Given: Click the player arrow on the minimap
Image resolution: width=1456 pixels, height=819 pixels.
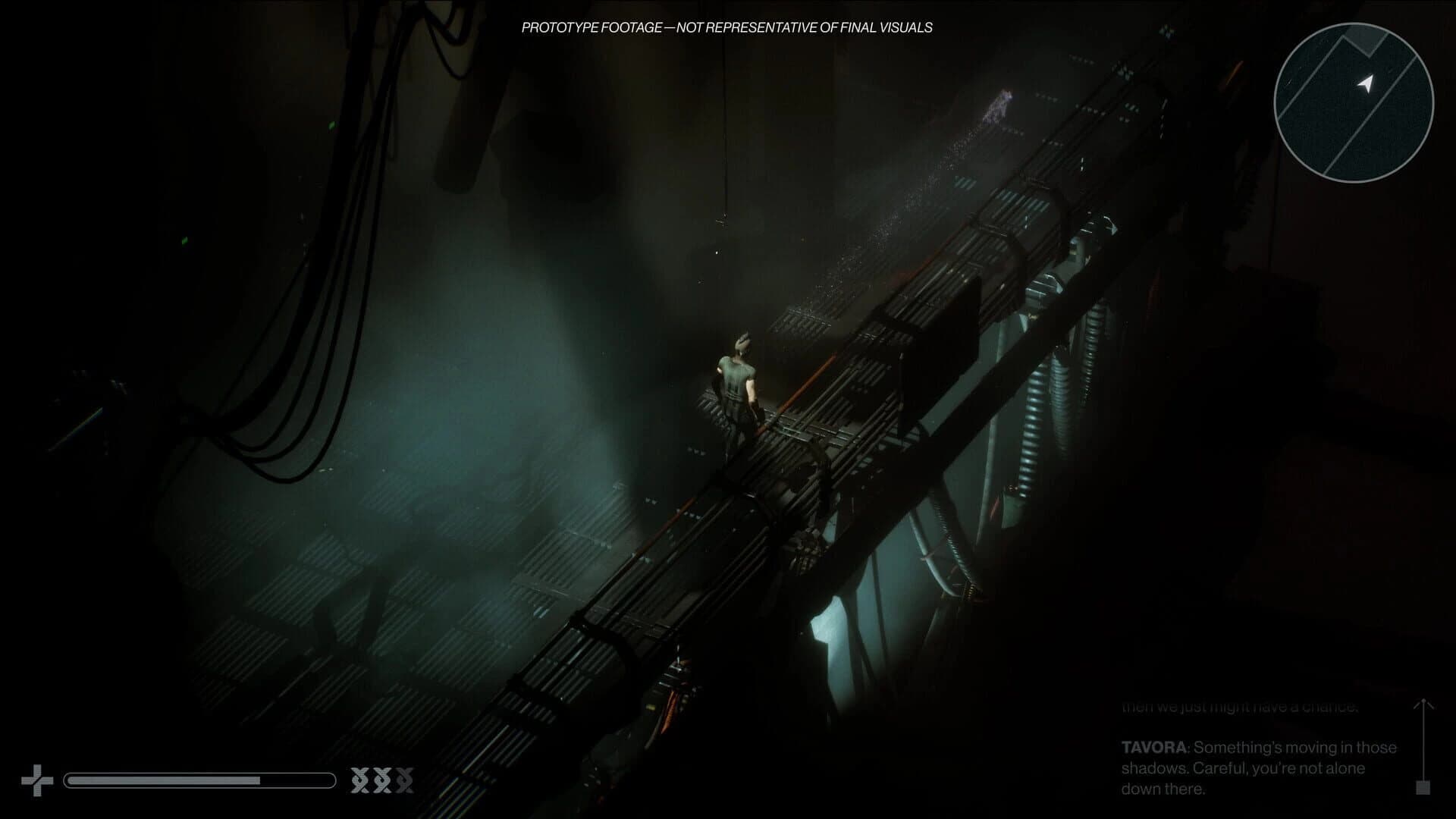Looking at the screenshot, I should [x=1366, y=83].
